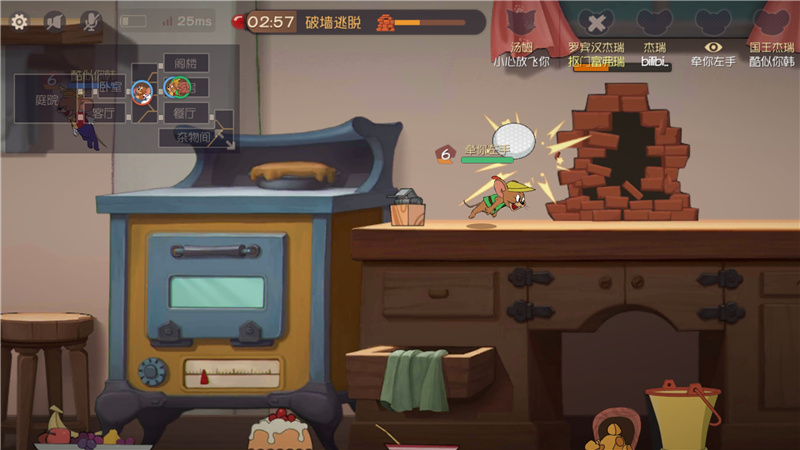
Task: Select the 牵你左手 player with eye icon
Action: click(x=712, y=22)
